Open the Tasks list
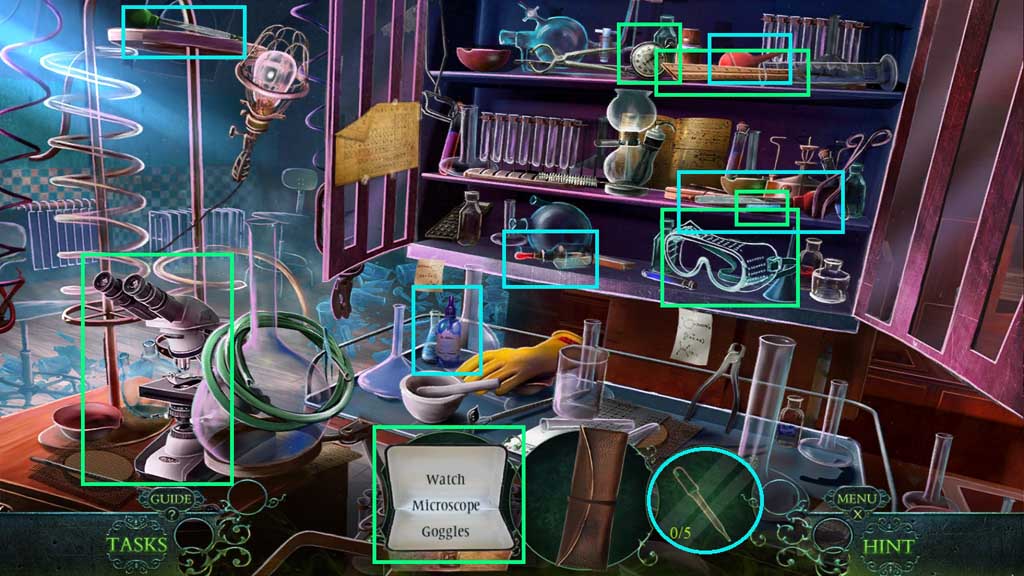 pyautogui.click(x=138, y=545)
